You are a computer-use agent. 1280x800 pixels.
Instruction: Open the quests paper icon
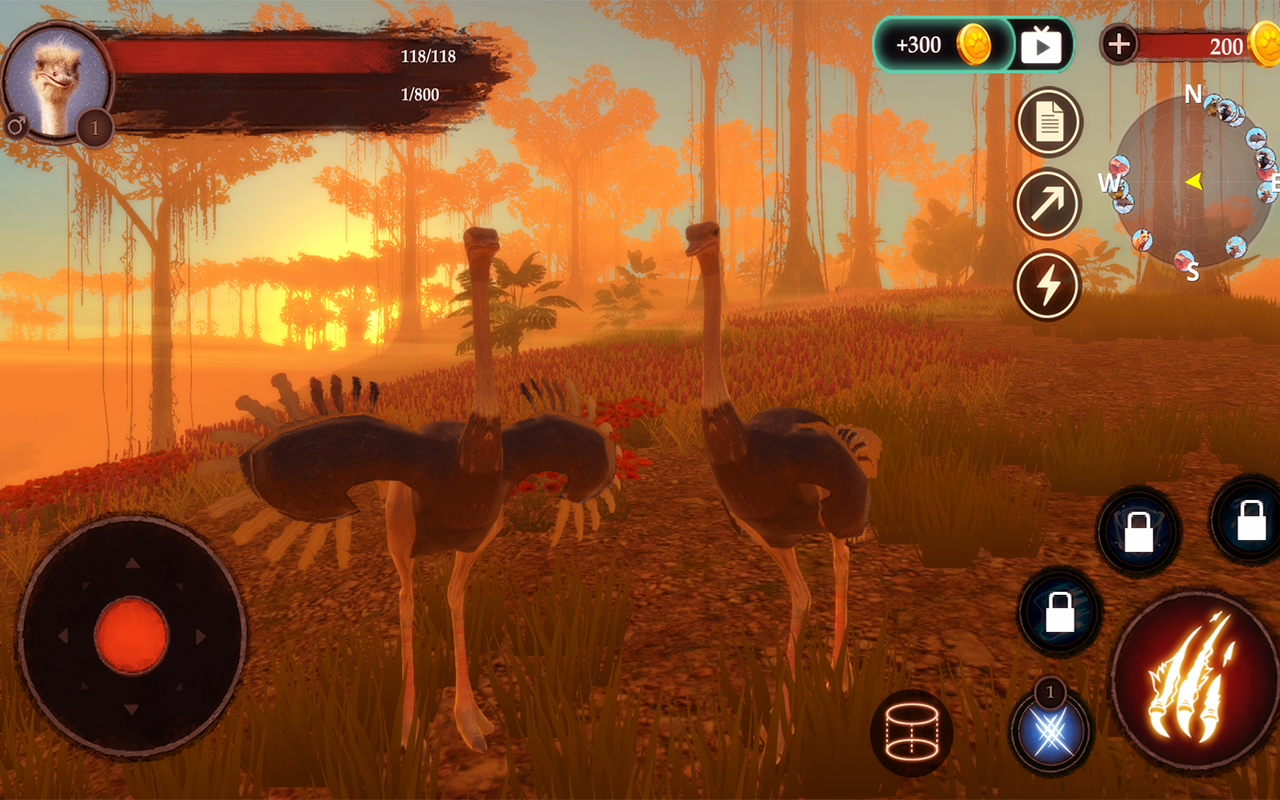click(1046, 122)
